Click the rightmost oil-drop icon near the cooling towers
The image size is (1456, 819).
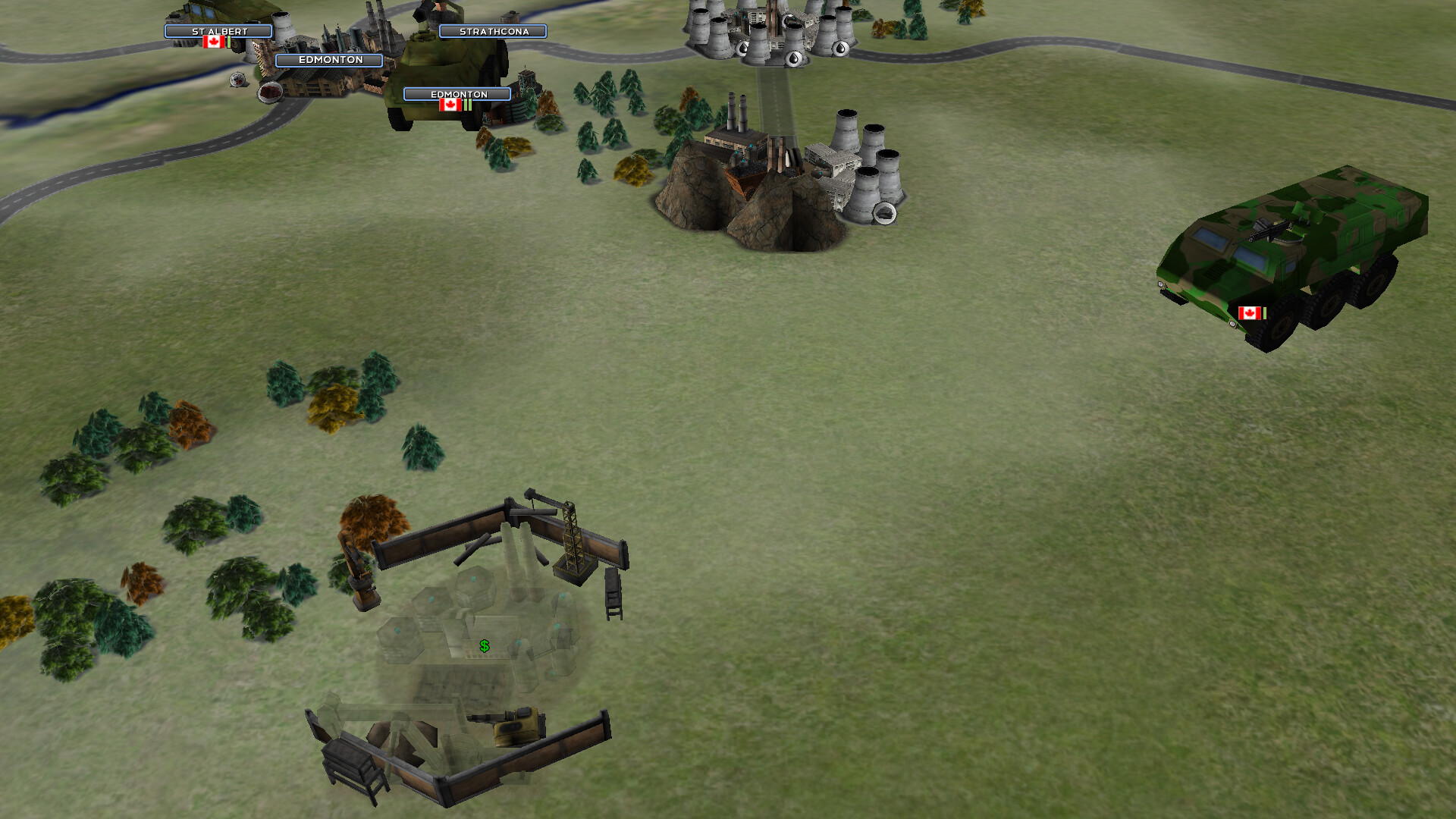(840, 49)
